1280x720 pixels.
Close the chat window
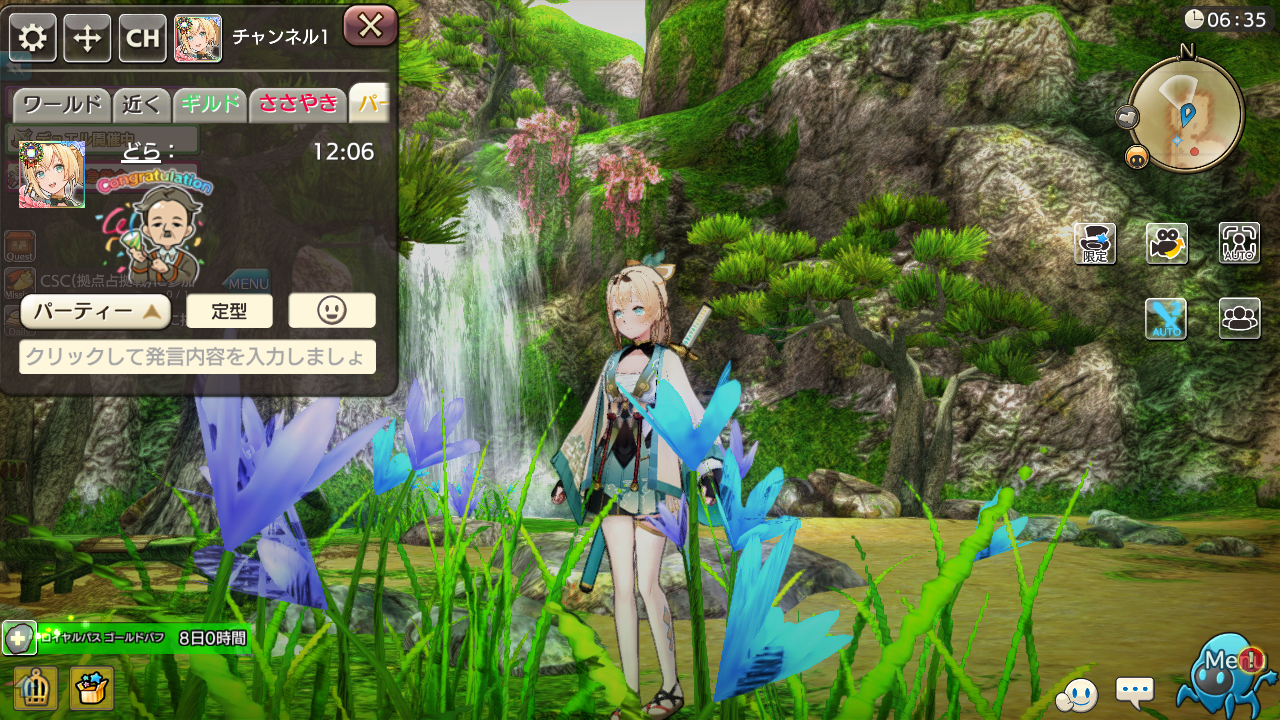(x=370, y=26)
